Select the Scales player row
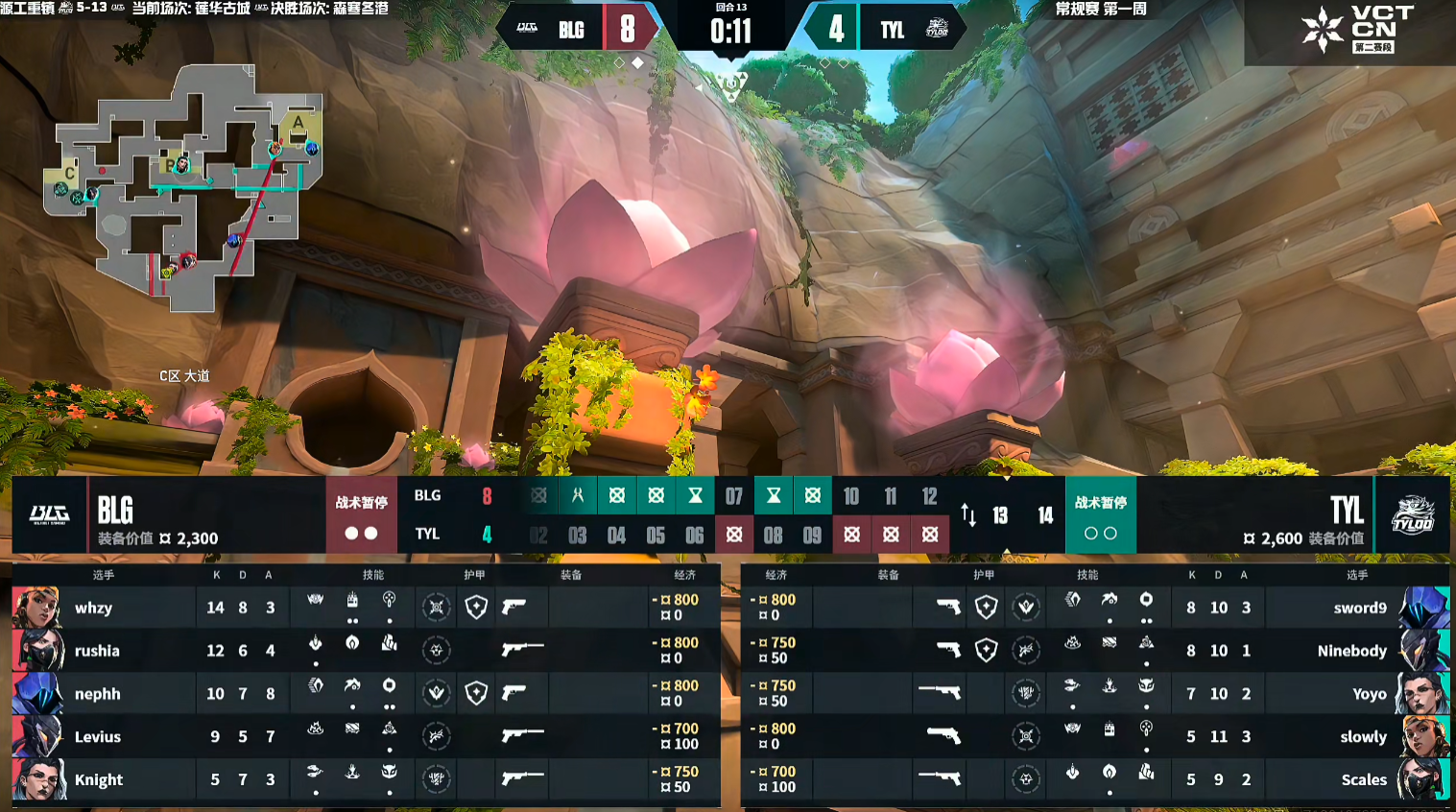Image resolution: width=1456 pixels, height=812 pixels. click(x=1094, y=779)
